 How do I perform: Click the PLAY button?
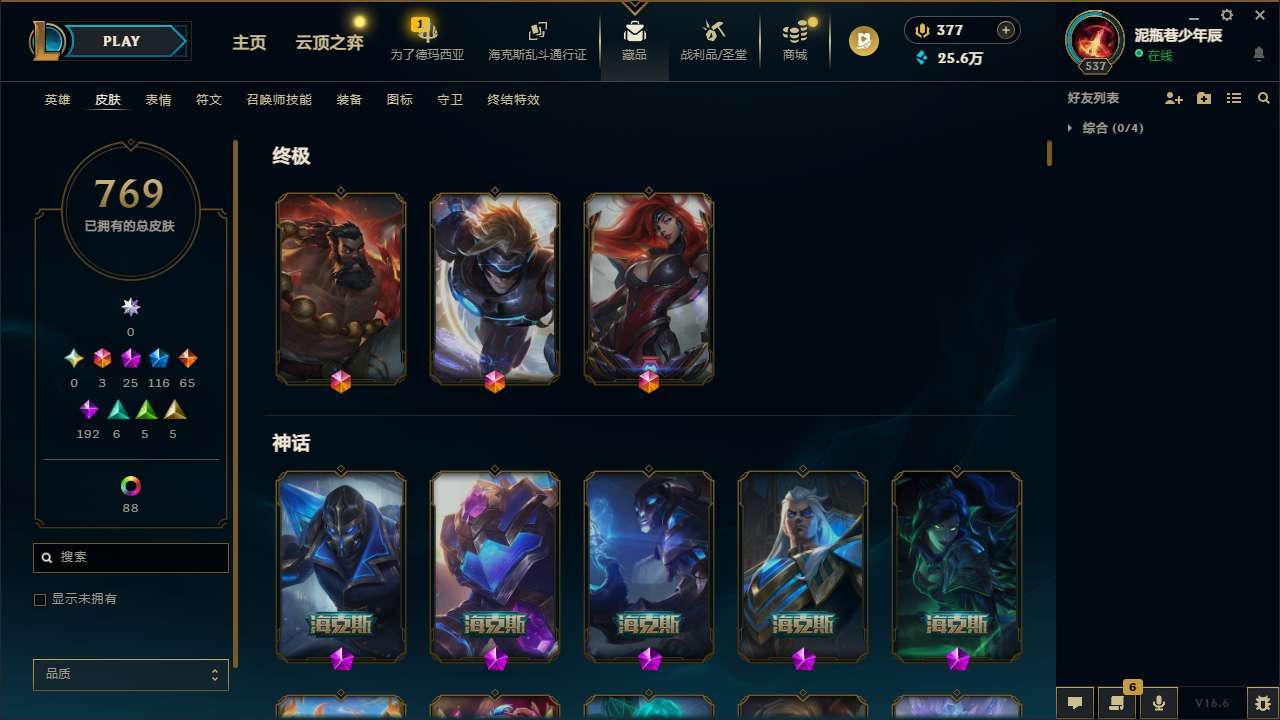(121, 41)
